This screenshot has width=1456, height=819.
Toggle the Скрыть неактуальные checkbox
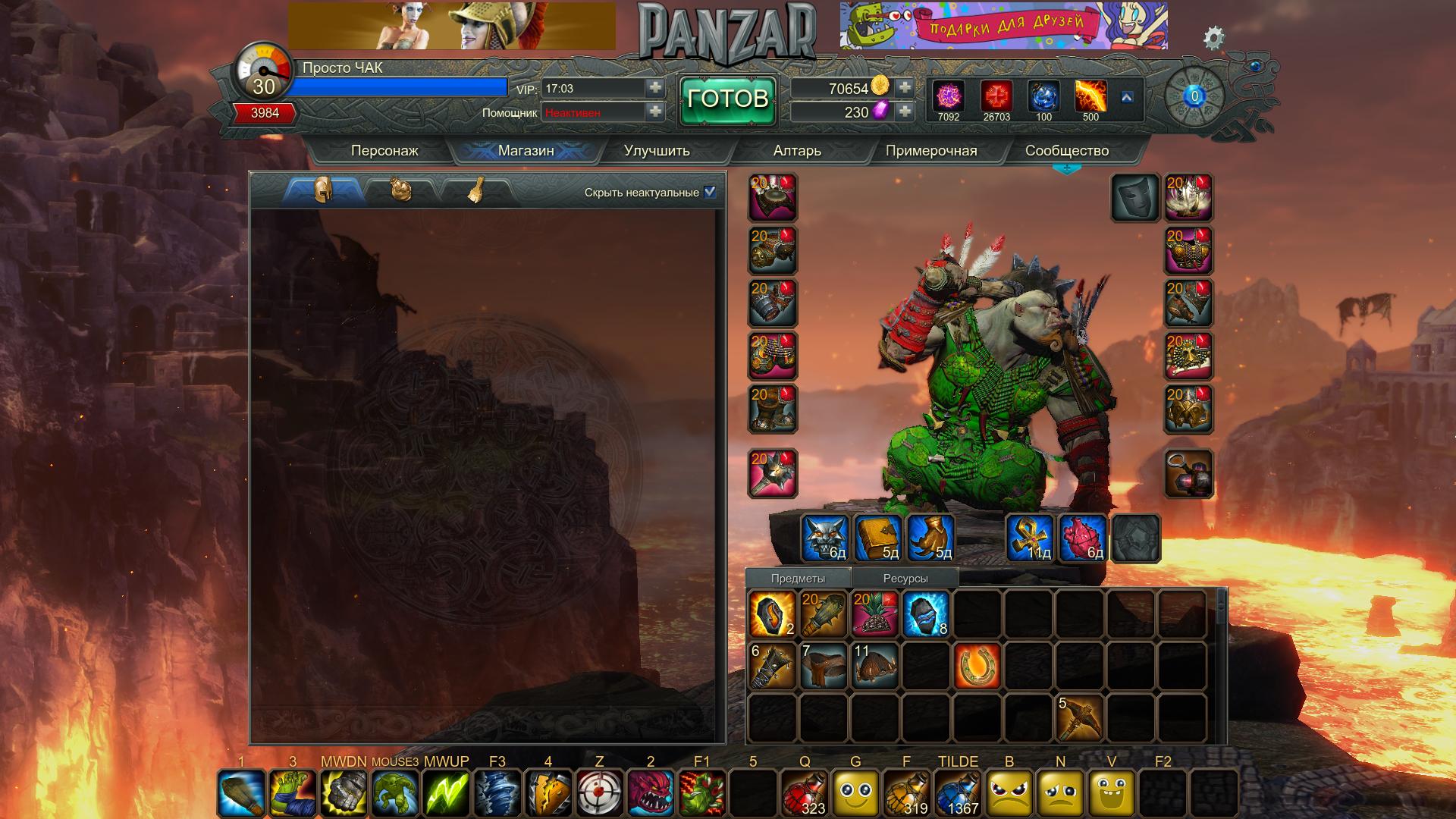[x=710, y=192]
